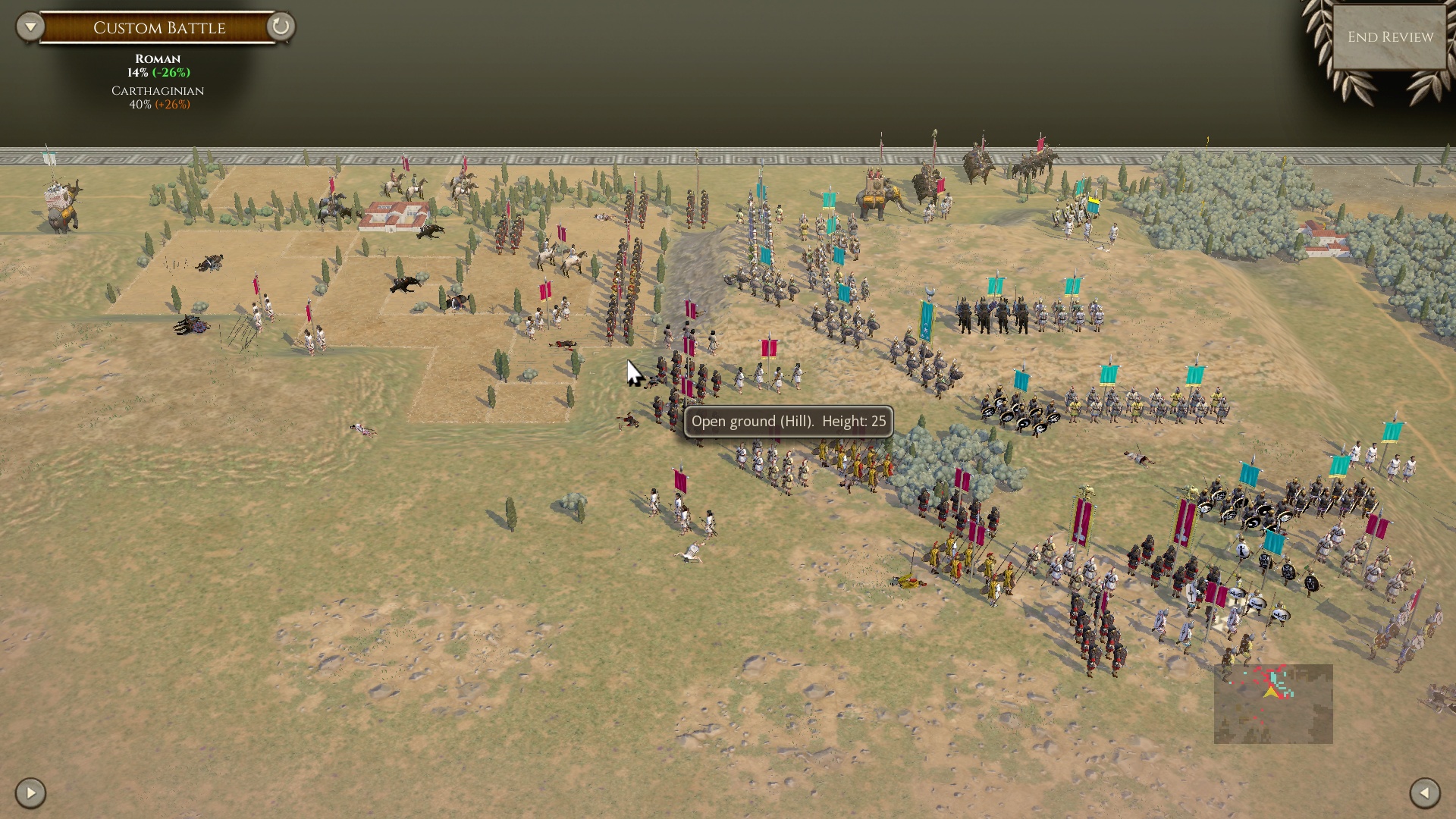Click the circular replay icon beside Custom Battle
Image resolution: width=1456 pixels, height=819 pixels.
(280, 26)
